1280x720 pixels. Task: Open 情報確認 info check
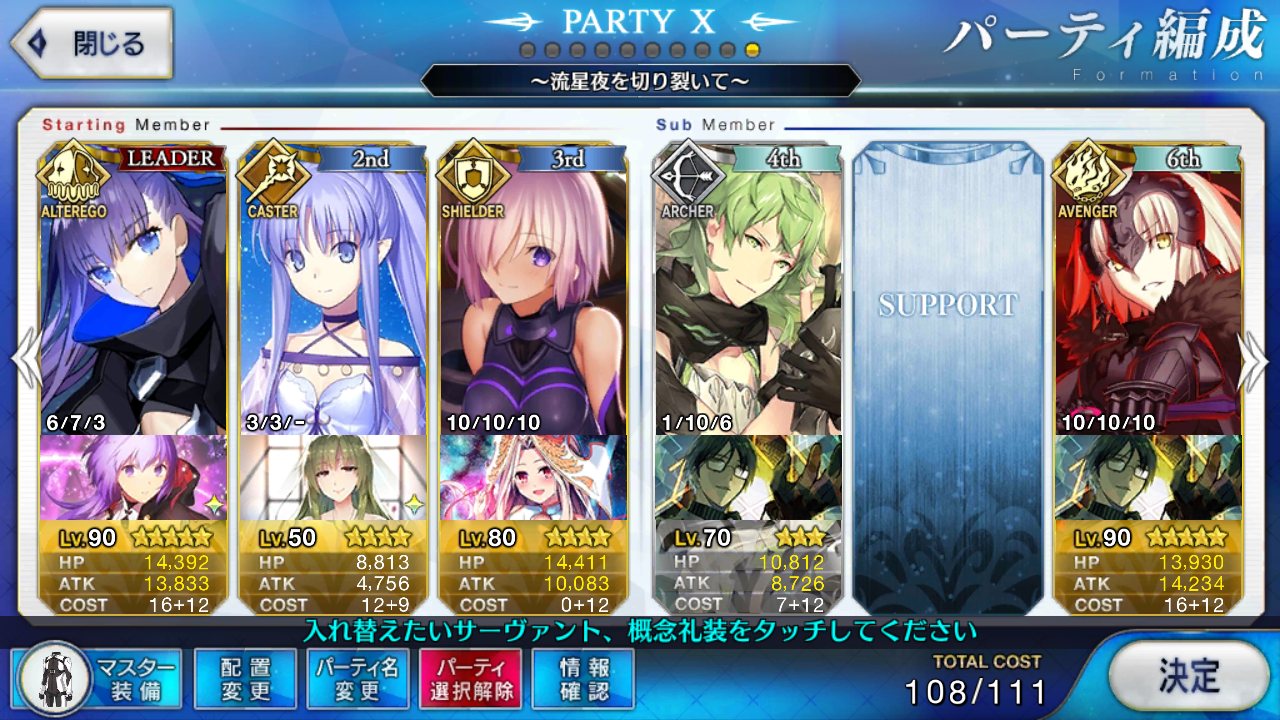(x=583, y=679)
